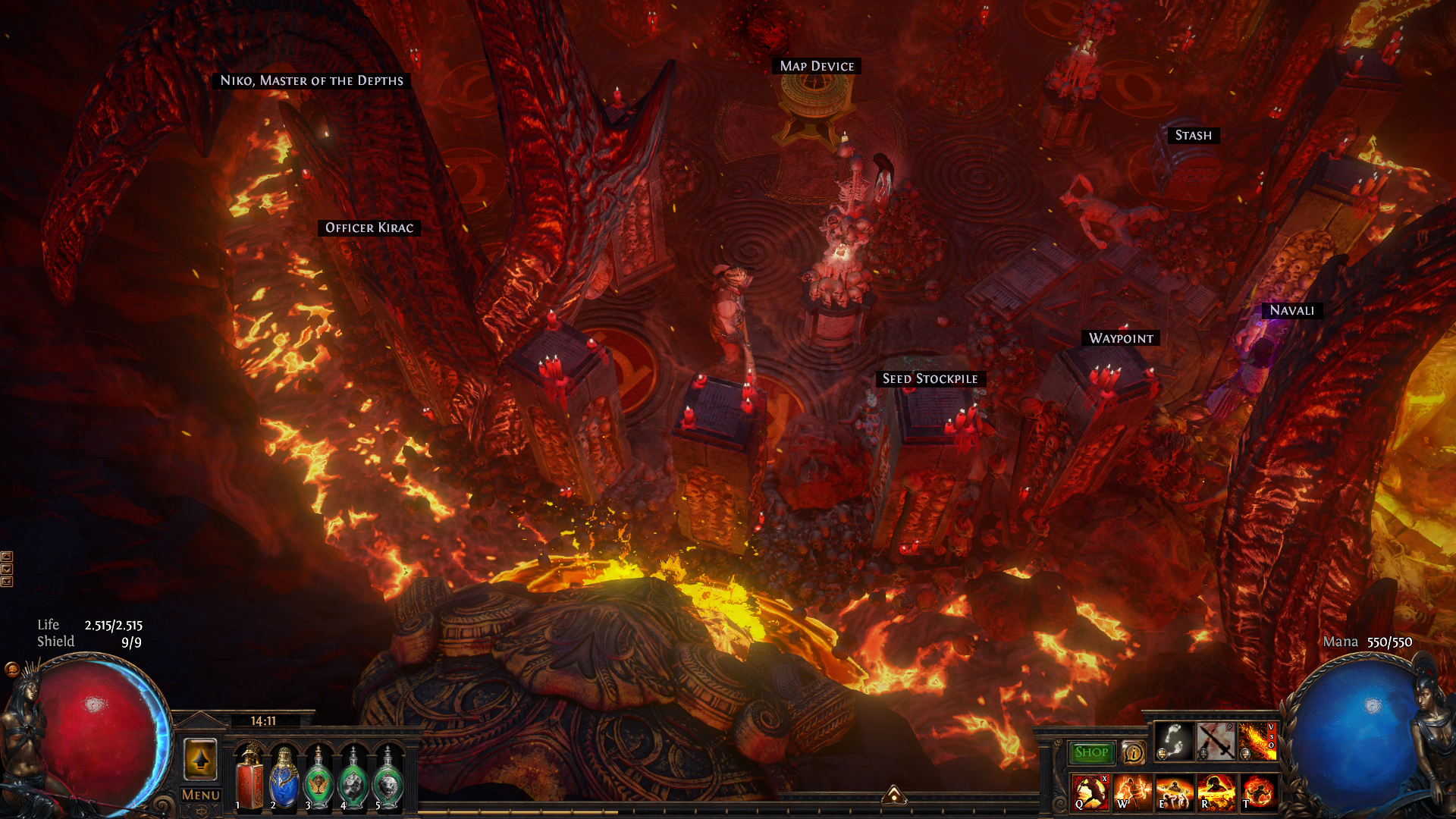
Task: Trigger the E fiery crowd skill
Action: (x=1174, y=792)
